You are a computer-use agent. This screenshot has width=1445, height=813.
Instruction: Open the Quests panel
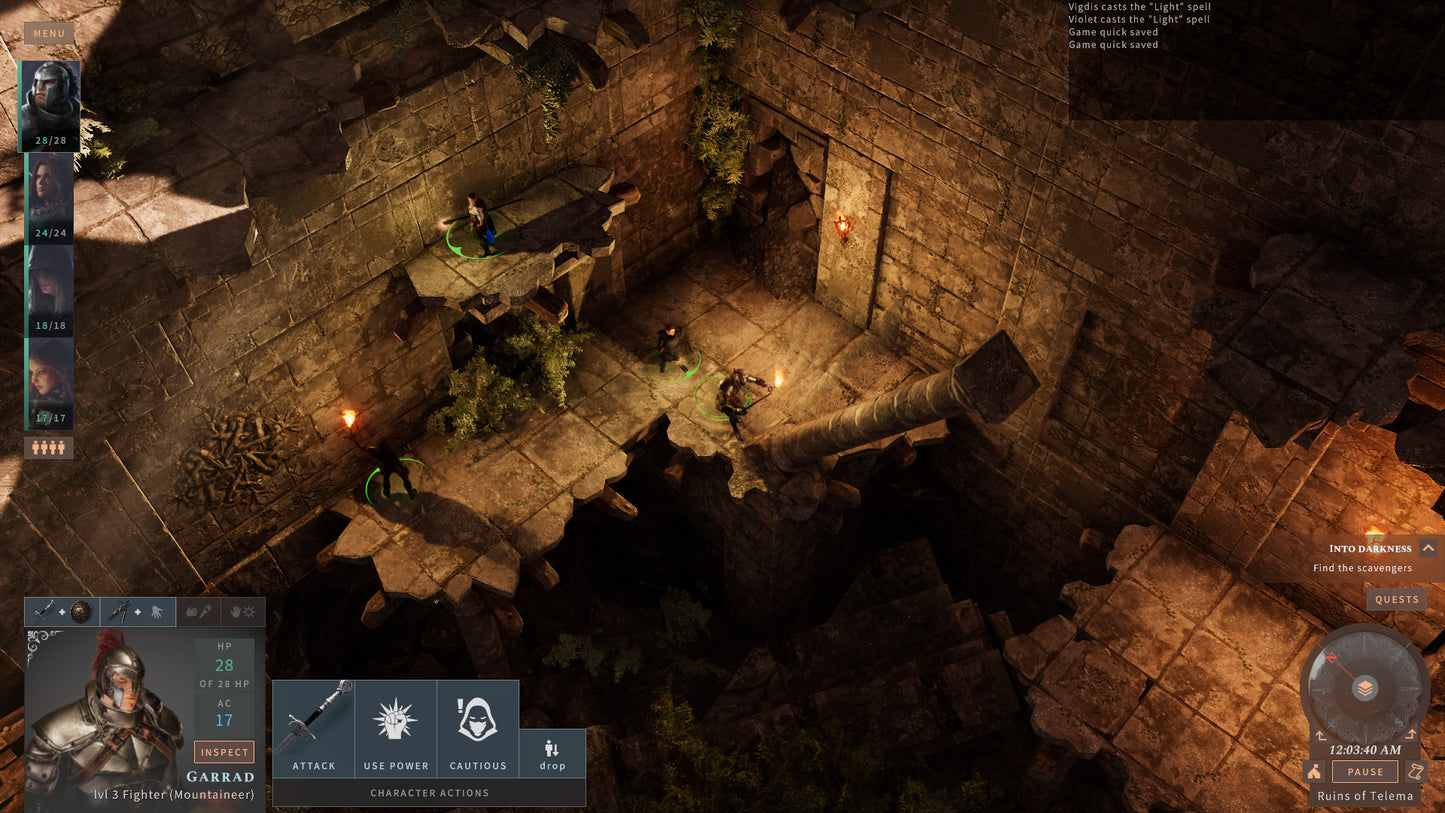click(1397, 599)
